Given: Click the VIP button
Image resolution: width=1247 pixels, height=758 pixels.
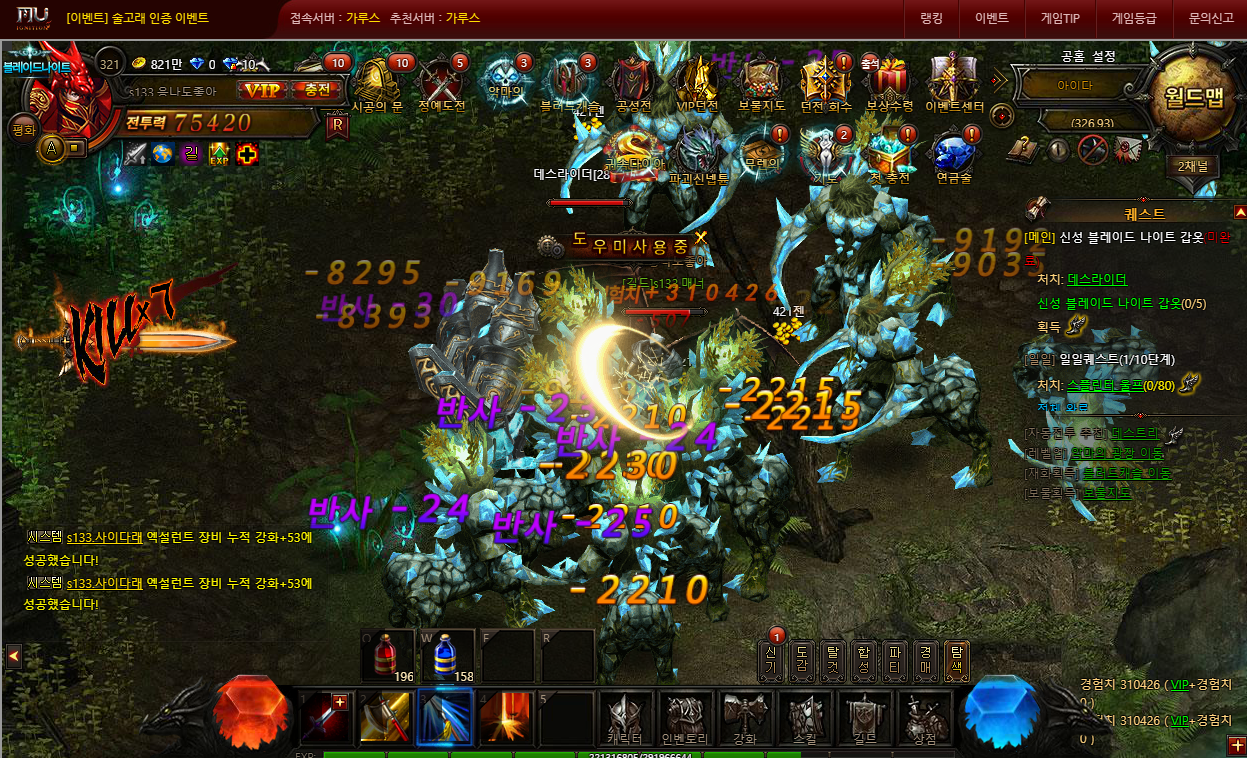Looking at the screenshot, I should point(263,90).
